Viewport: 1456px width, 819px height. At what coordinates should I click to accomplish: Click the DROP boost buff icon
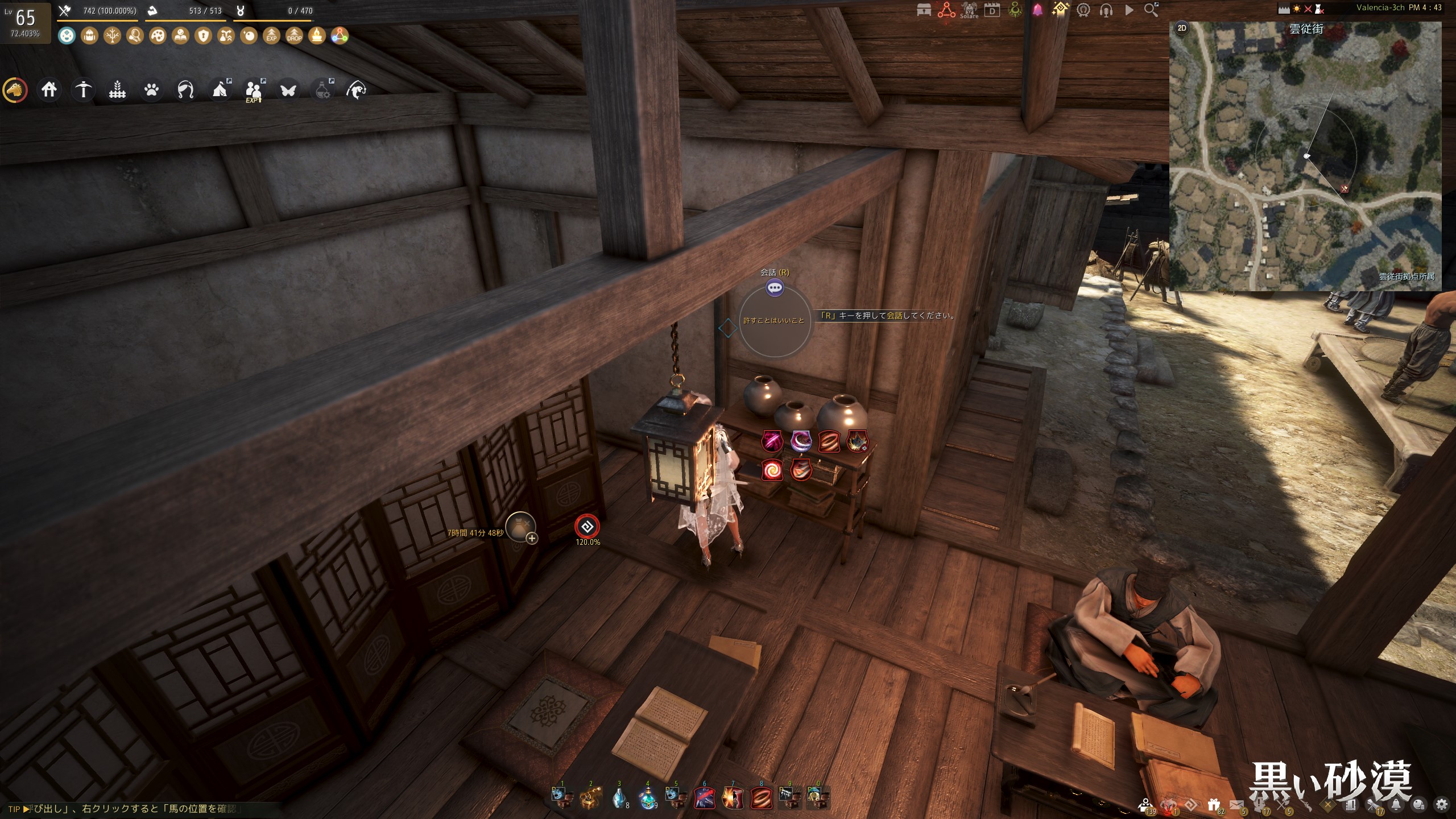click(x=294, y=36)
